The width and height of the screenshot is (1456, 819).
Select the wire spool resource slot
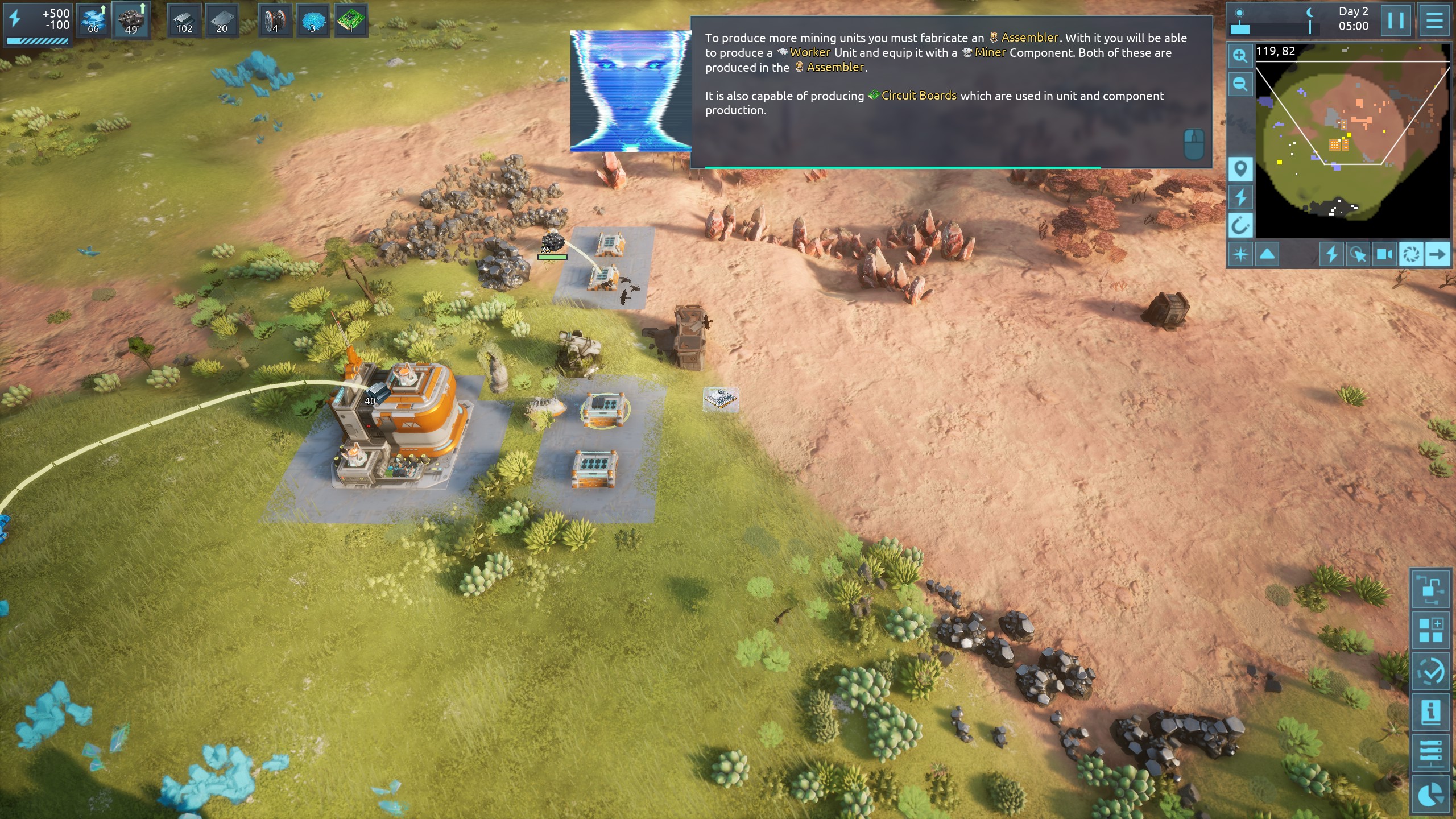pyautogui.click(x=275, y=21)
